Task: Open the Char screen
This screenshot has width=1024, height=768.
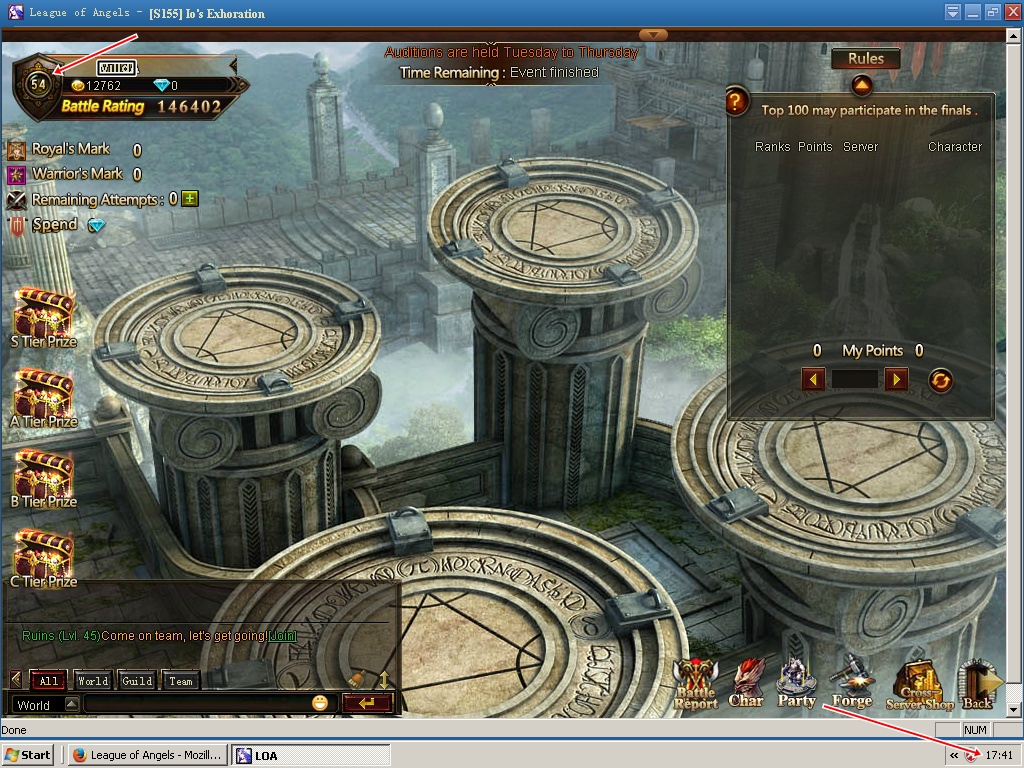Action: (x=746, y=683)
